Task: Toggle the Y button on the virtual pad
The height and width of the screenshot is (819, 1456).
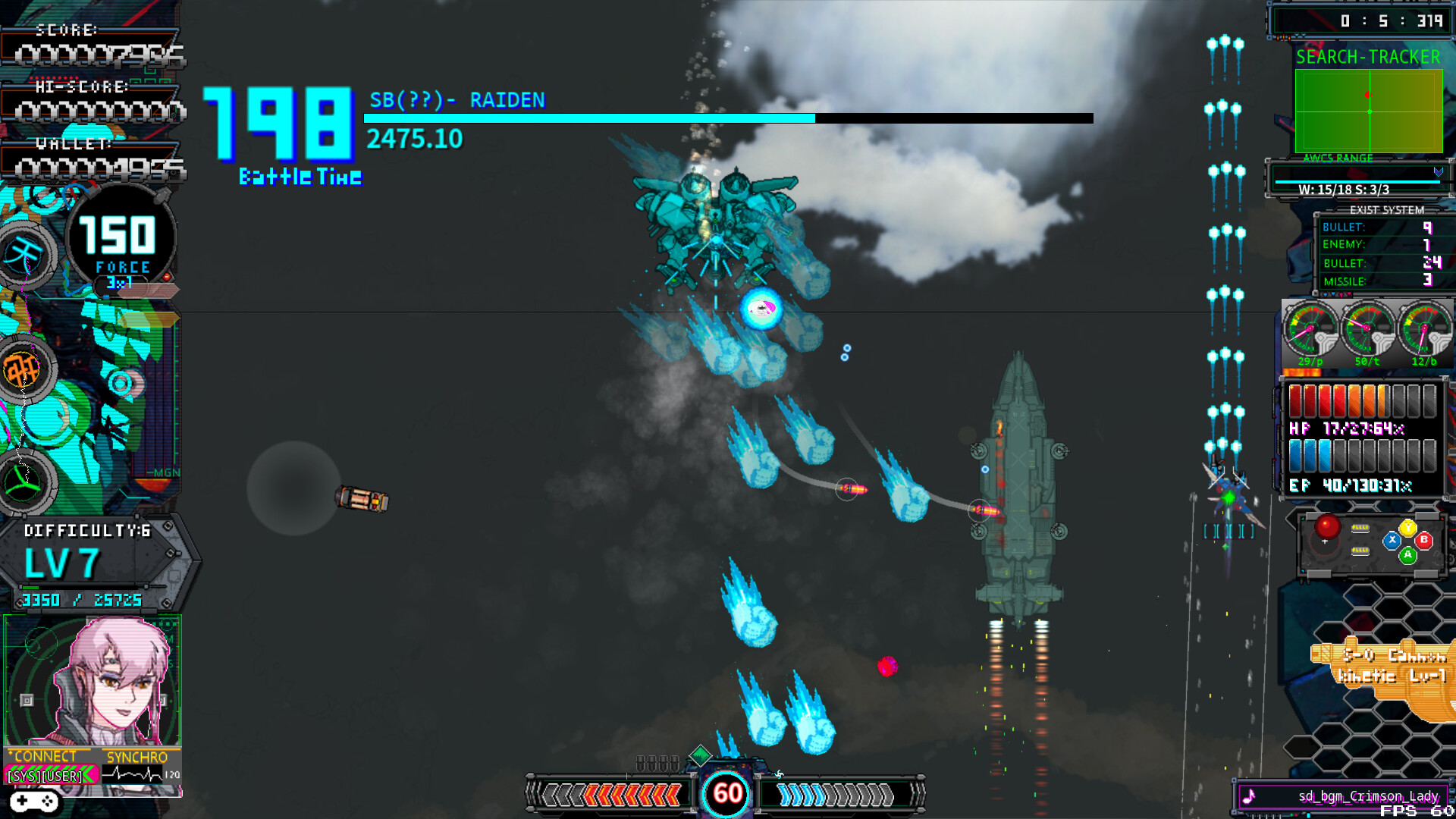Action: pos(1407,526)
